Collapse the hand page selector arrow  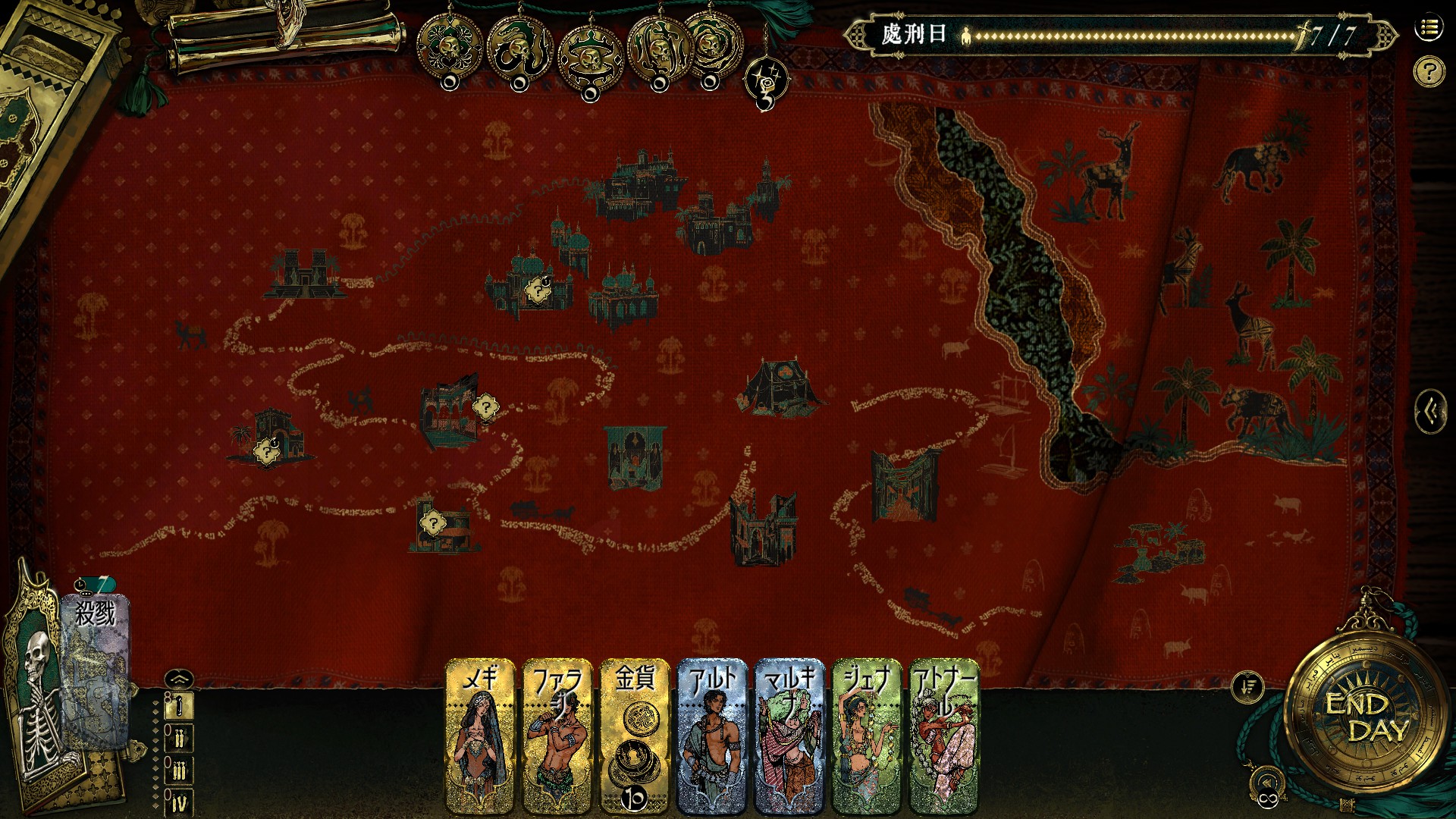point(178,679)
